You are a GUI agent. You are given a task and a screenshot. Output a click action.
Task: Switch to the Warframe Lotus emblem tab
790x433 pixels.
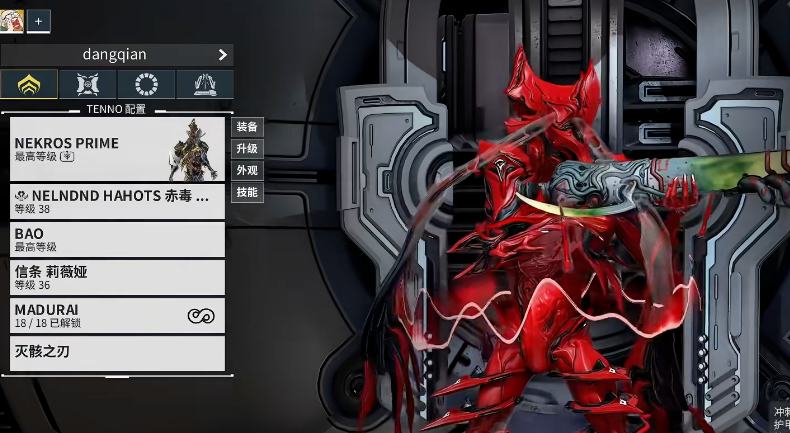pos(29,84)
